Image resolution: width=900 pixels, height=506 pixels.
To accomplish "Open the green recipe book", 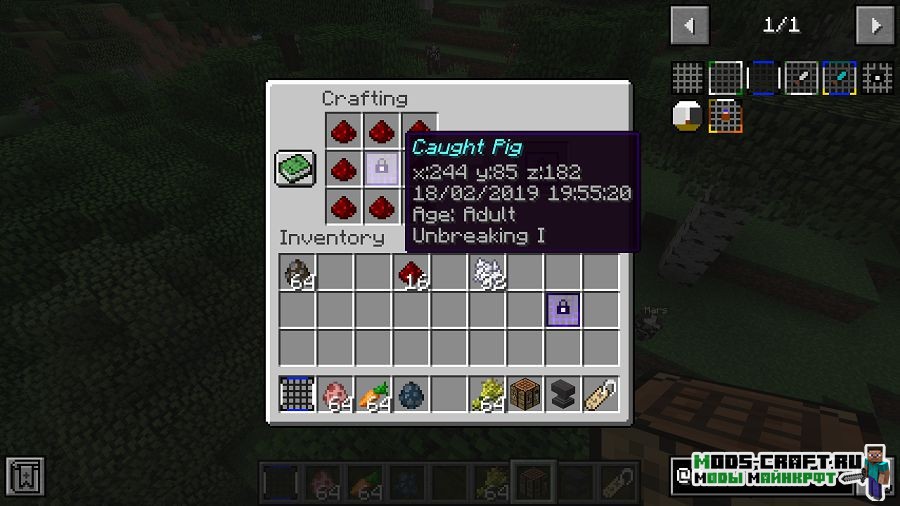I will click(295, 168).
